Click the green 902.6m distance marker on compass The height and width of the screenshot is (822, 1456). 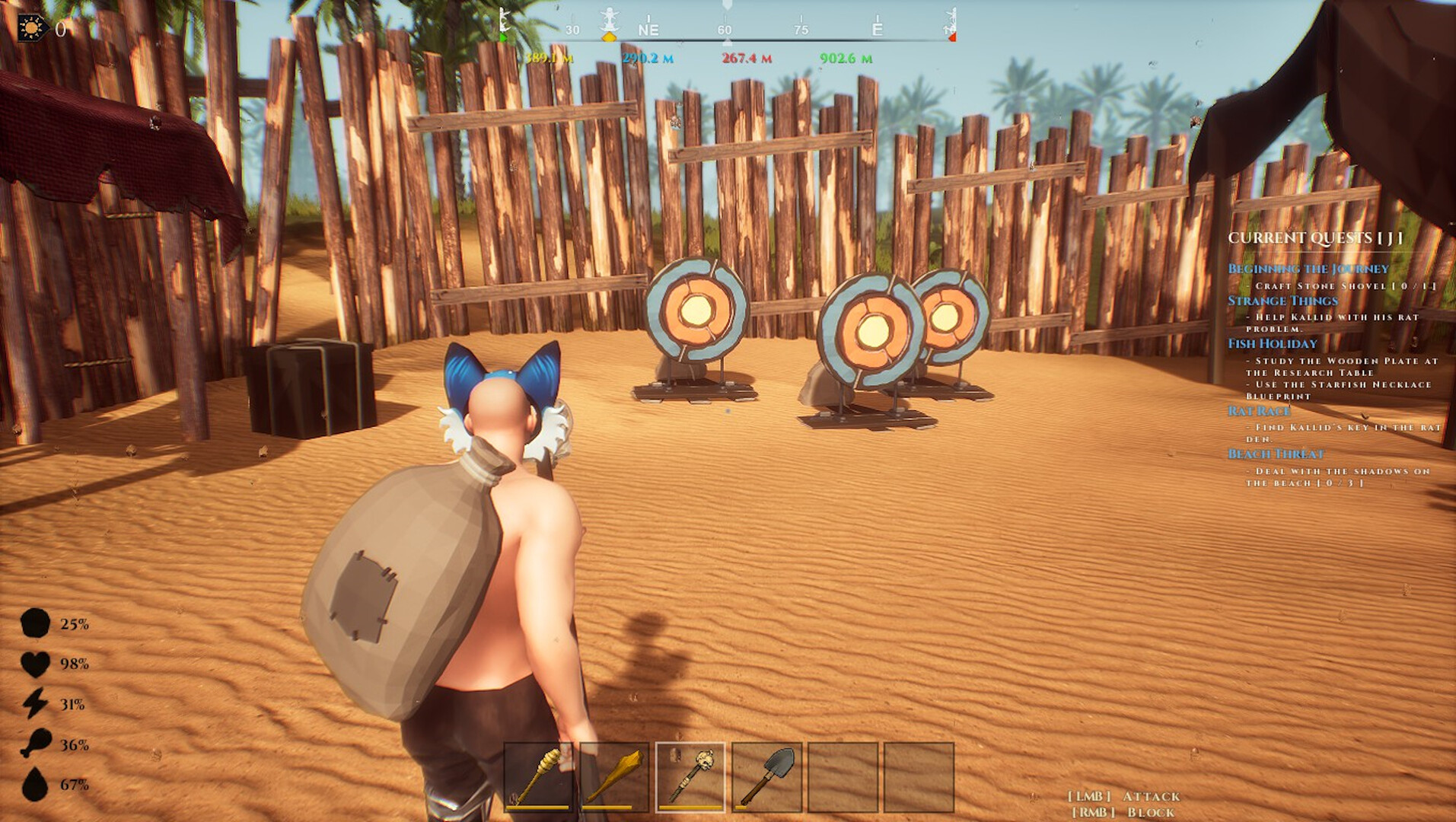845,56
